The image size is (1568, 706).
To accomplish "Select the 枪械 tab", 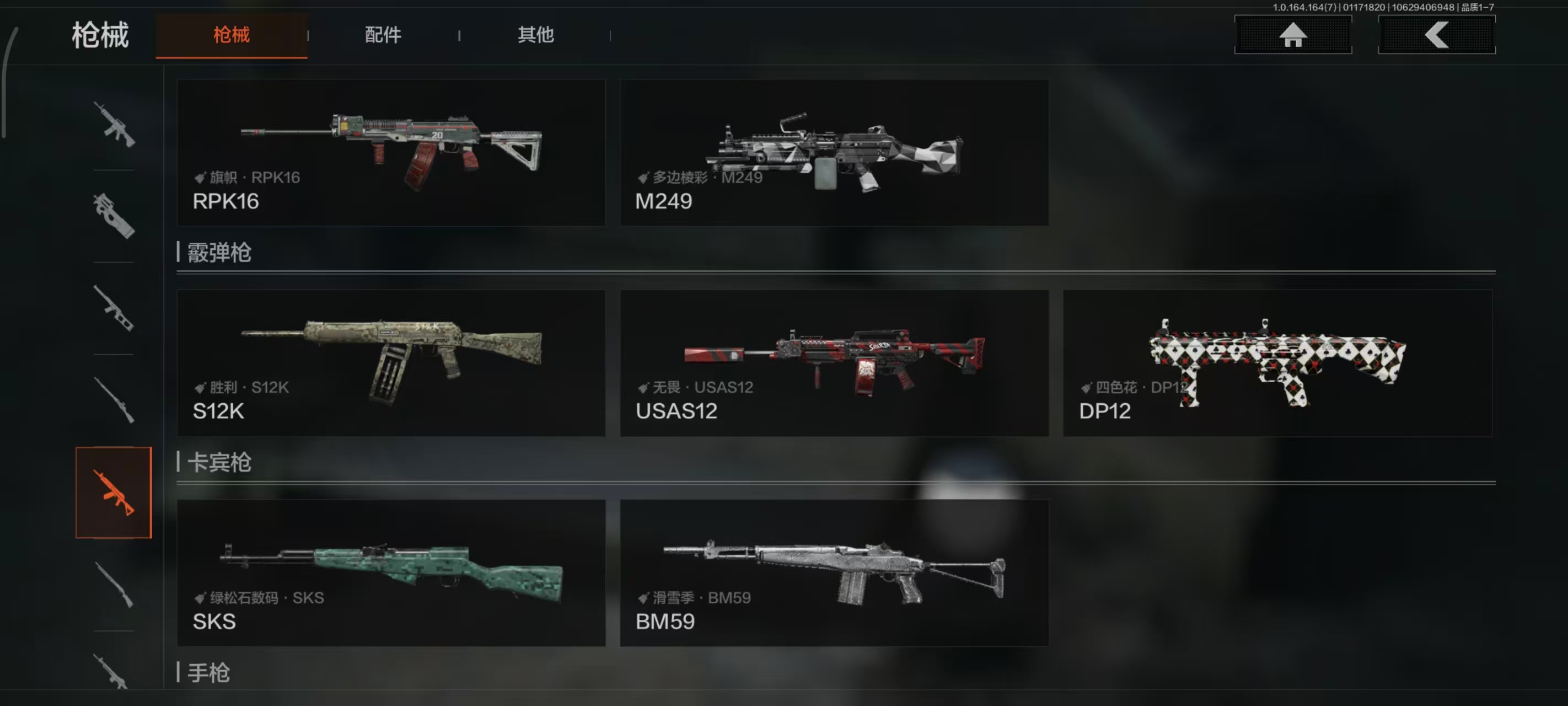I will click(232, 35).
